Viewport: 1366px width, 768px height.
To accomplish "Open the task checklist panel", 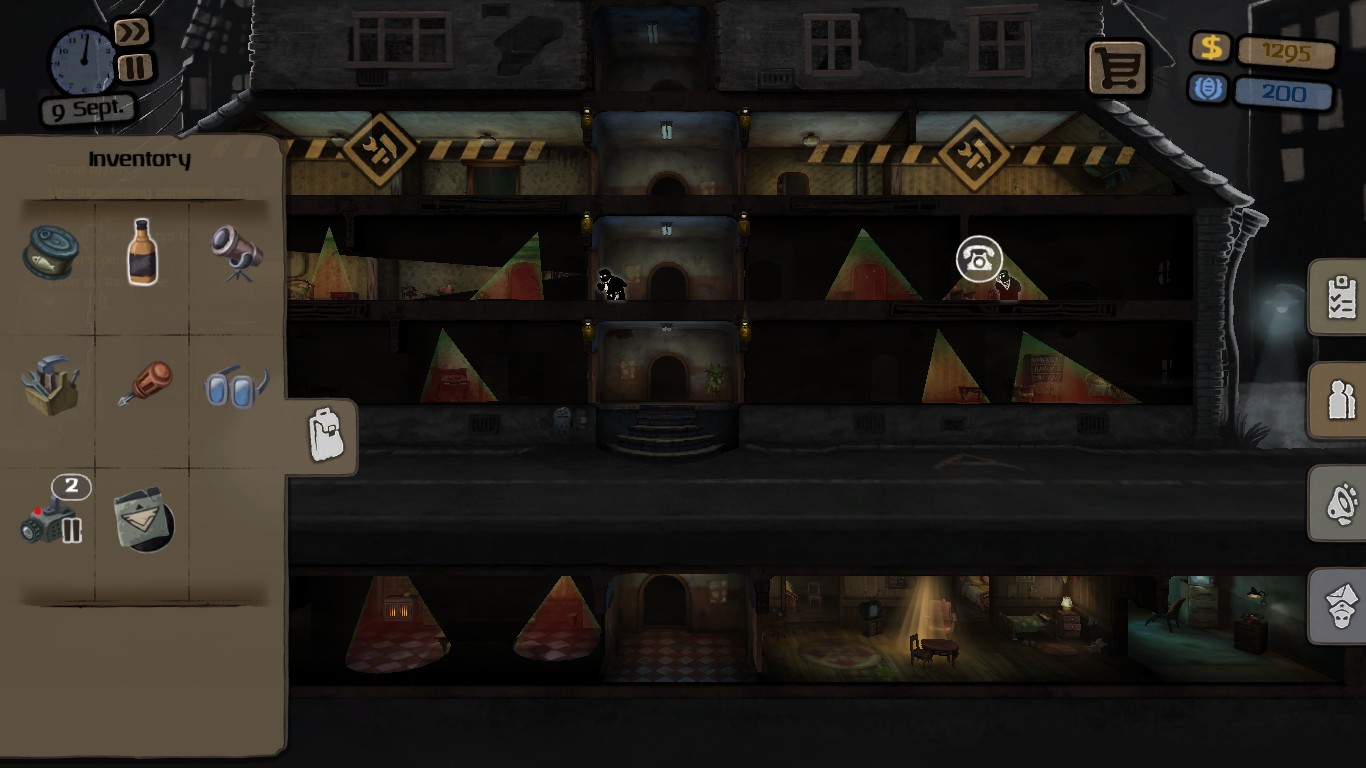I will [x=1340, y=297].
